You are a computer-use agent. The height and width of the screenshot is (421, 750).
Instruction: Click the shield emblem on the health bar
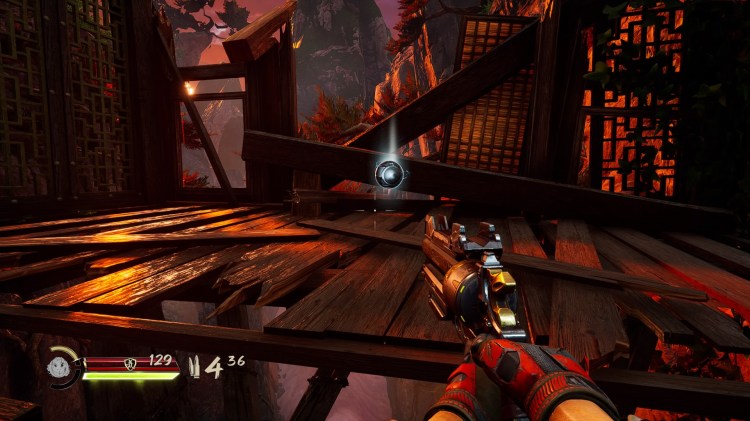pos(130,364)
